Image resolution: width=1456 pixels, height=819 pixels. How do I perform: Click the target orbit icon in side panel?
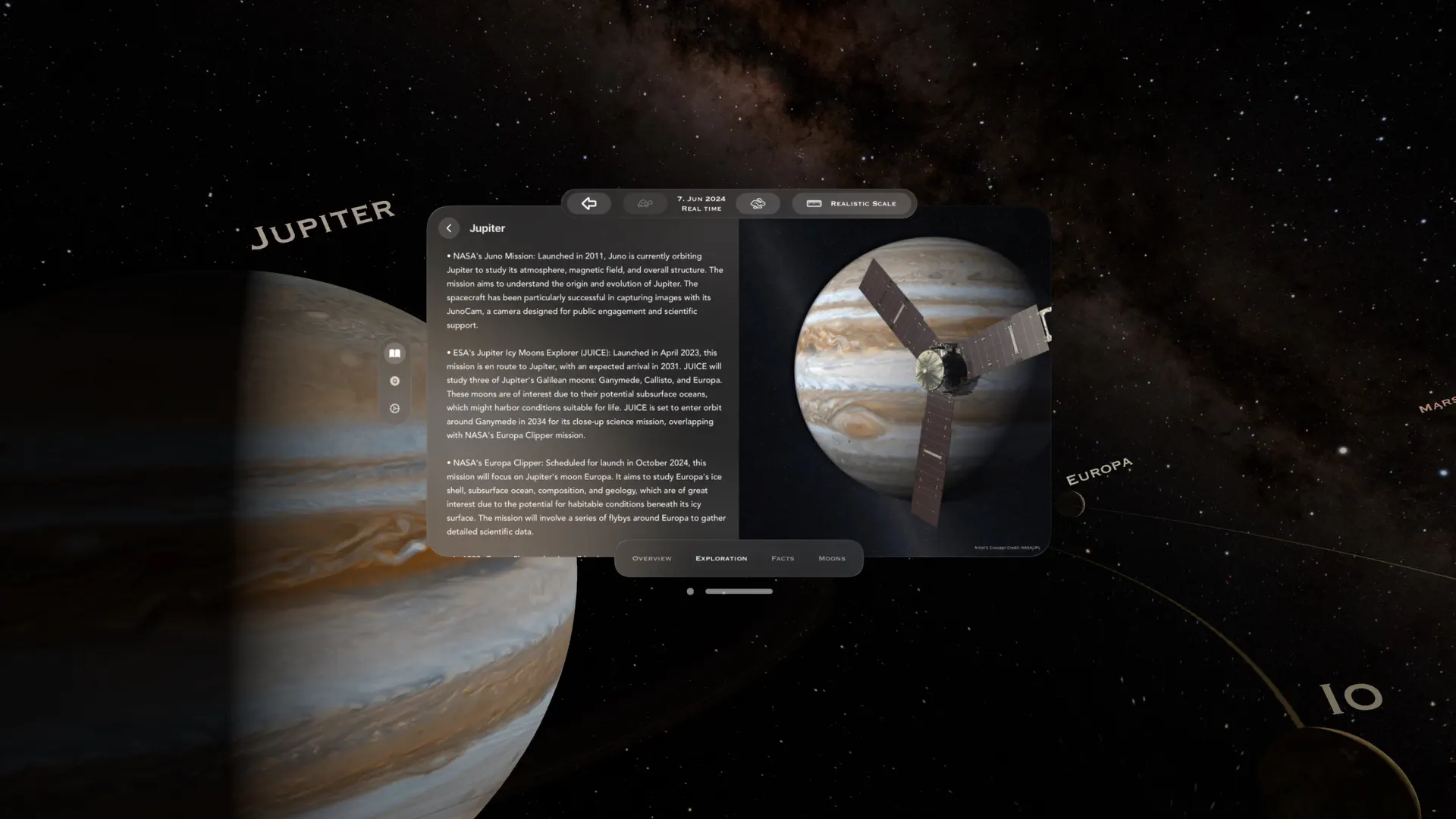pos(395,381)
